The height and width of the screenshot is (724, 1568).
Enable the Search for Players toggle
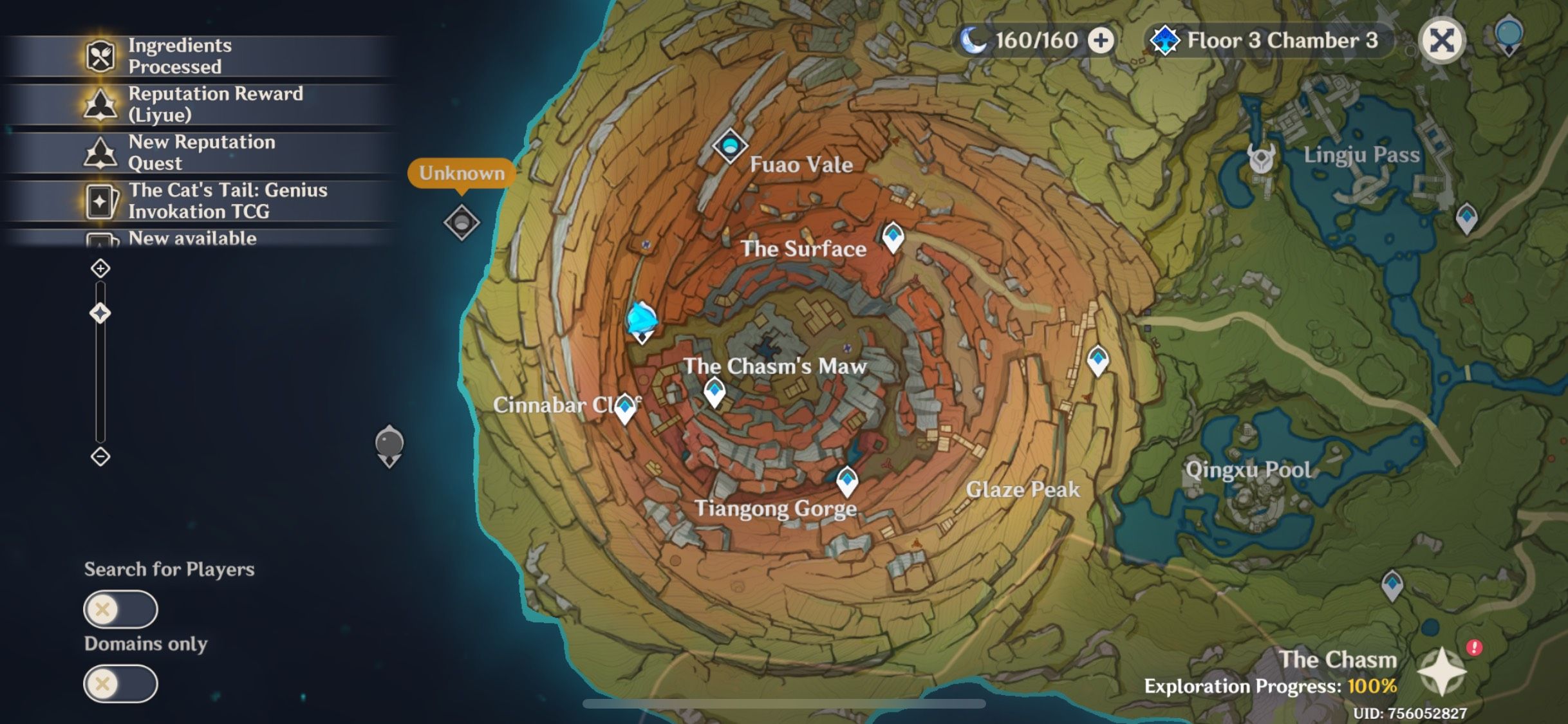(120, 608)
